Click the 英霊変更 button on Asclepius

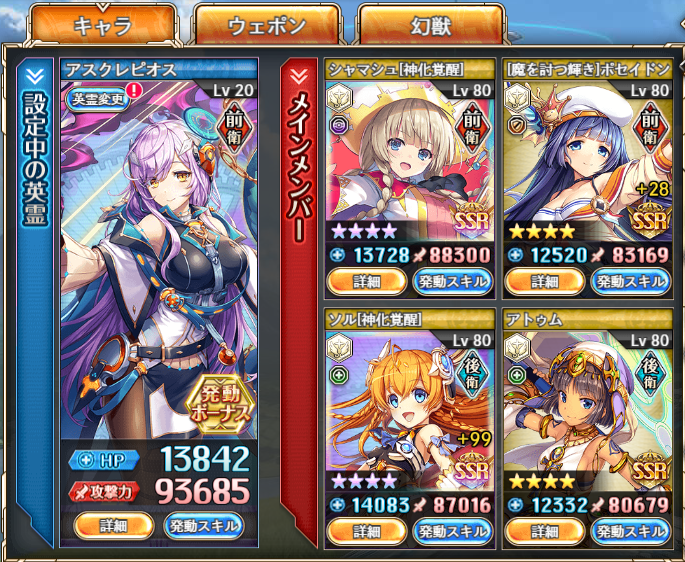pos(96,98)
